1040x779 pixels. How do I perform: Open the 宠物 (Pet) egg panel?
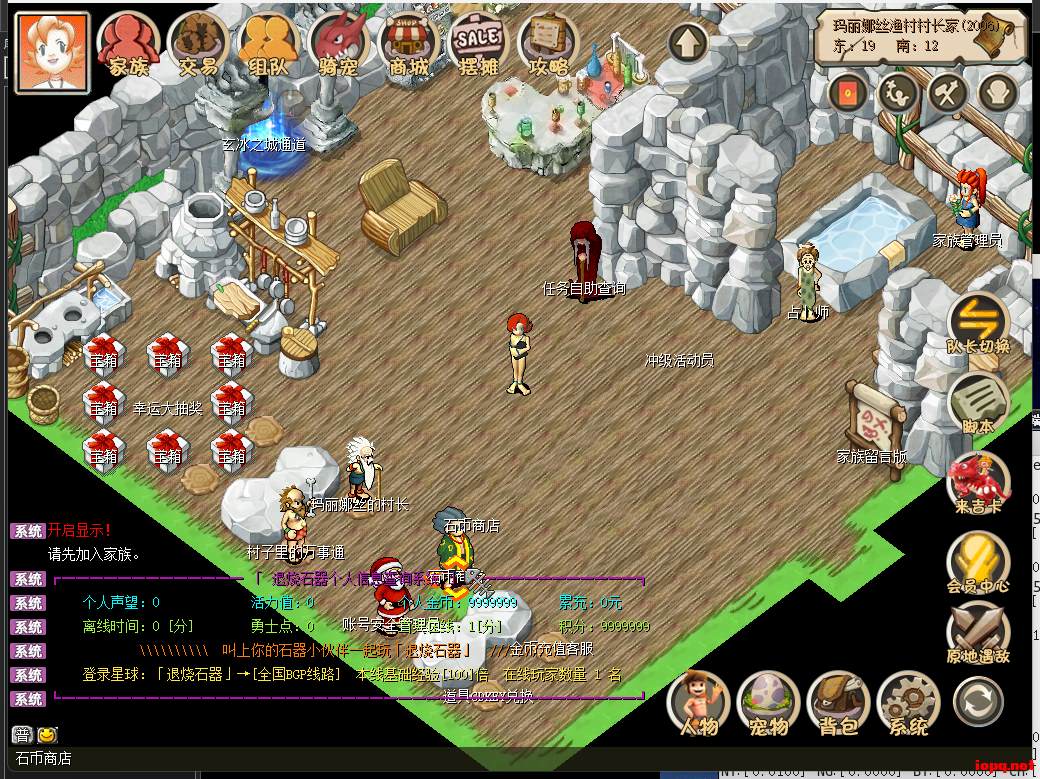coord(768,702)
